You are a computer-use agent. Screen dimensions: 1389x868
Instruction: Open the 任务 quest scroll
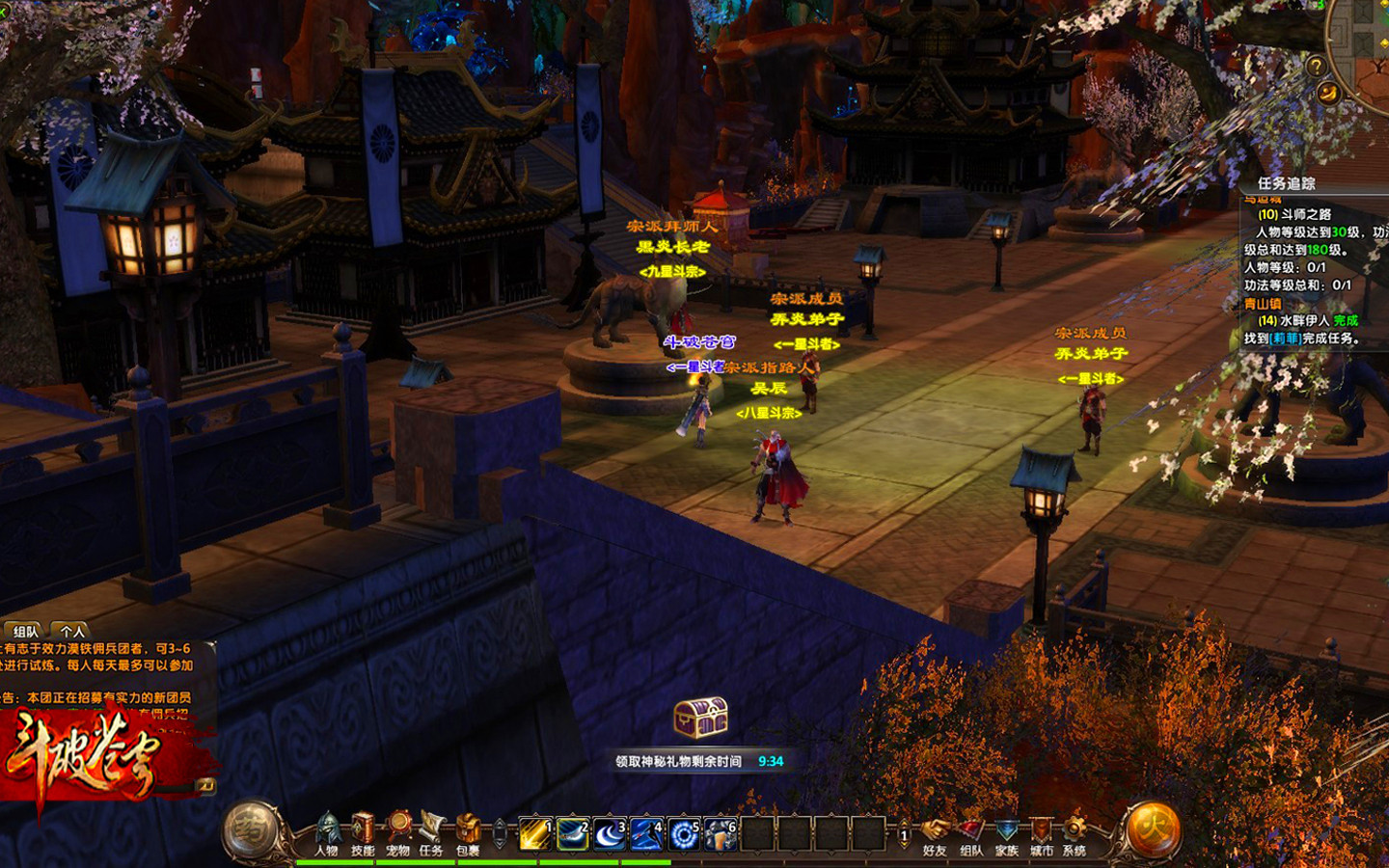pos(432,831)
